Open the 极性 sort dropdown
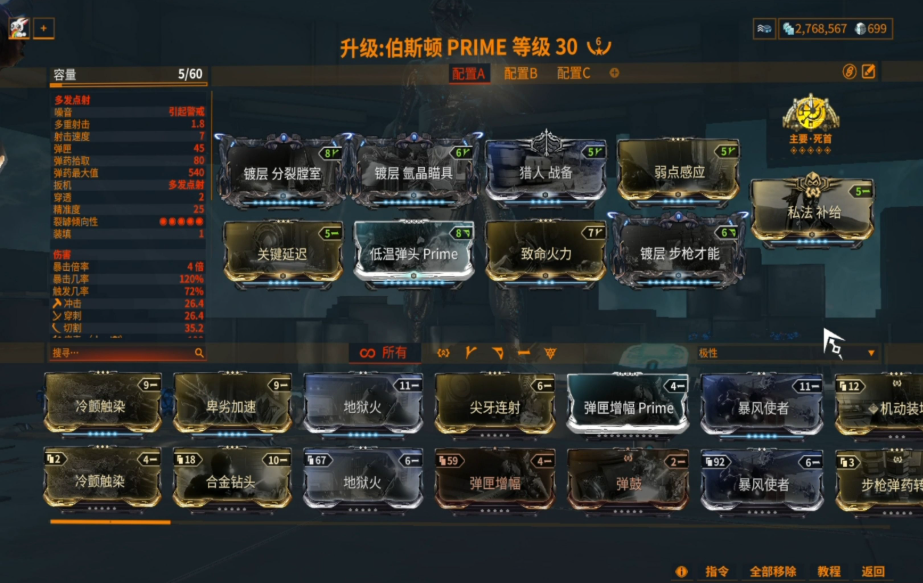 (787, 353)
